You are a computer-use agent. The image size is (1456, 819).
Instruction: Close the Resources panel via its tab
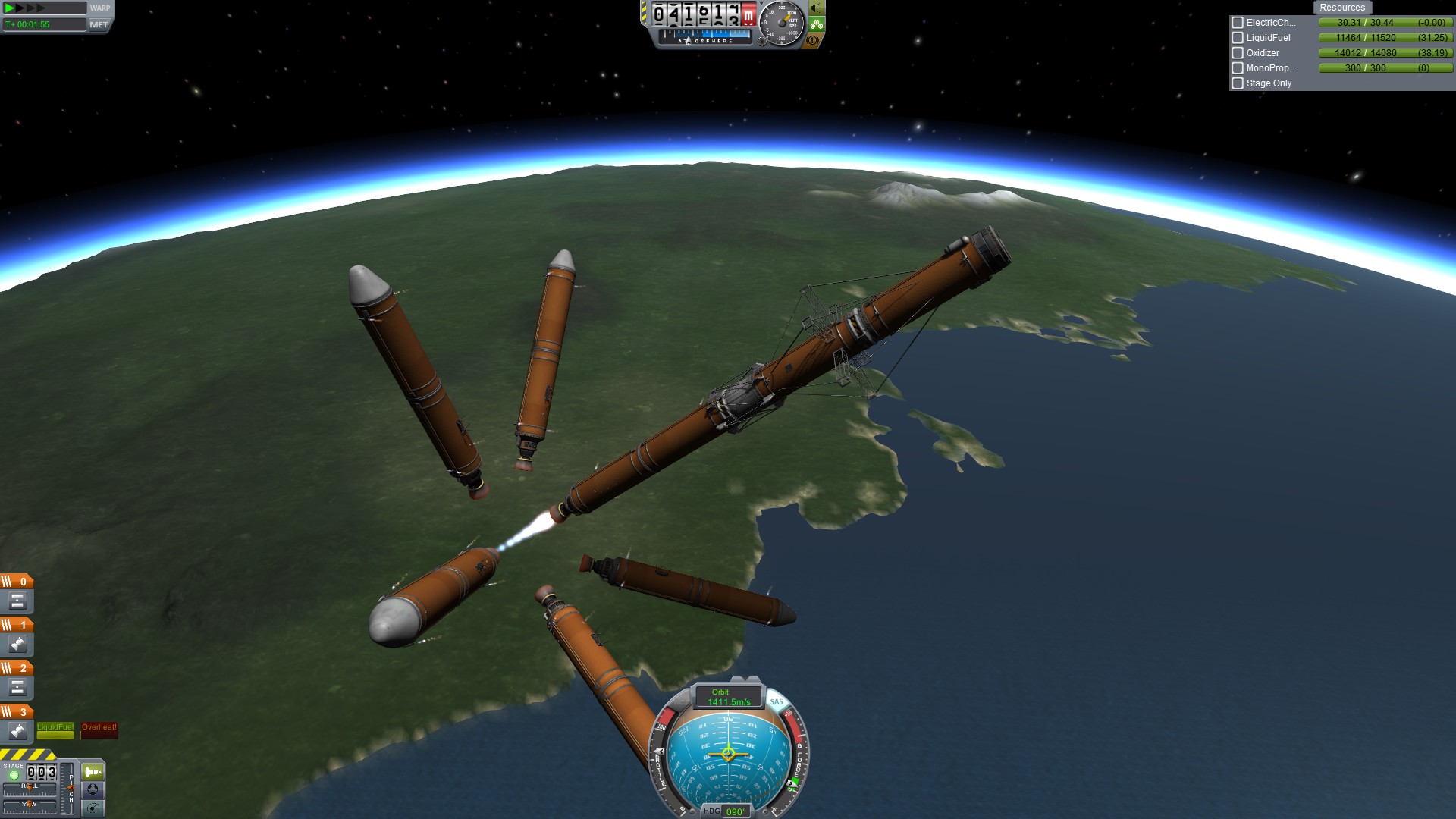tap(1341, 8)
